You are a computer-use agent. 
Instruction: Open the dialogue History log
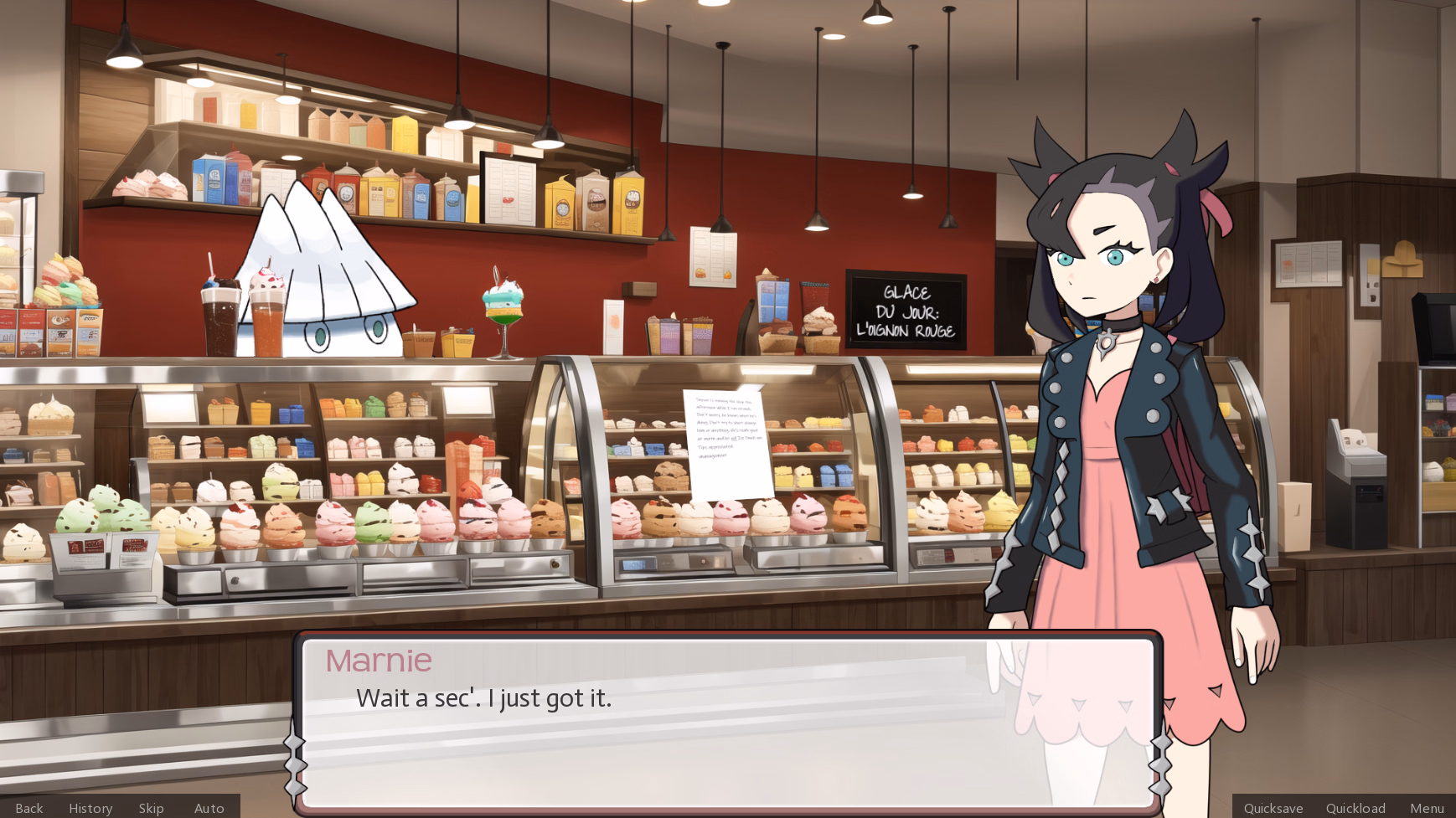(90, 808)
